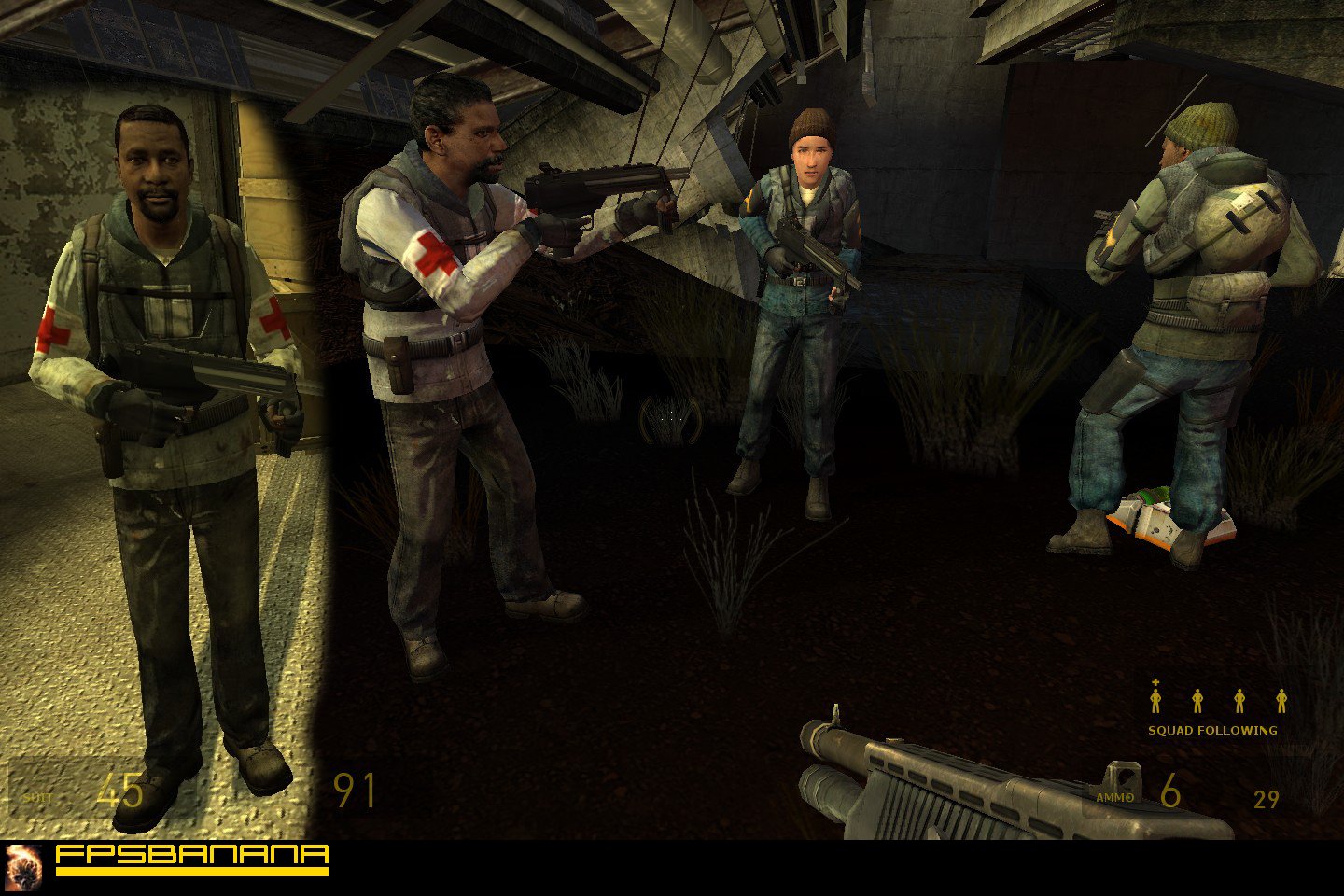Click the yellow bar under FPSBANANA text

pos(191,870)
